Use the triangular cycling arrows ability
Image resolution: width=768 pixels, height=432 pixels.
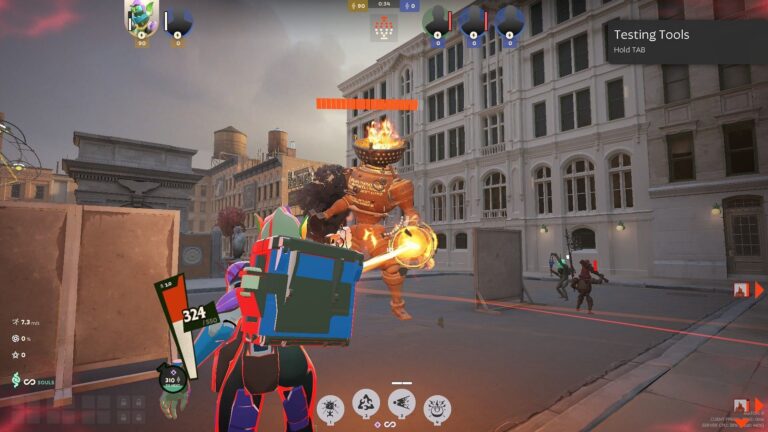tap(366, 403)
